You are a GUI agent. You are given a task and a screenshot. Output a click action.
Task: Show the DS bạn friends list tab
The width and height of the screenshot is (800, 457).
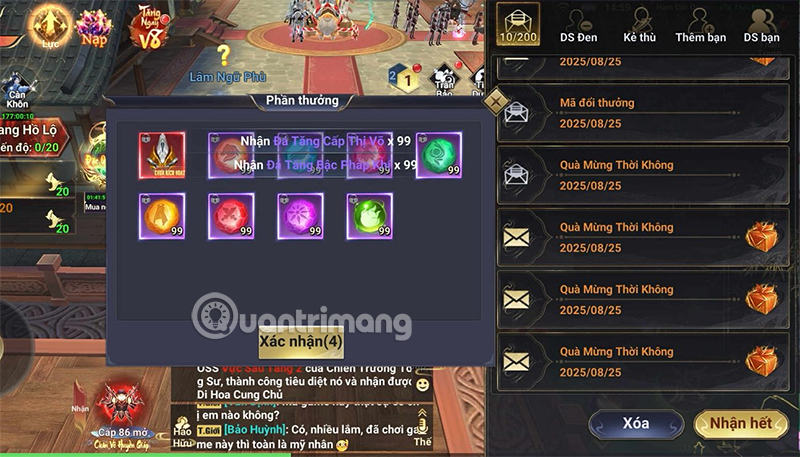point(762,27)
